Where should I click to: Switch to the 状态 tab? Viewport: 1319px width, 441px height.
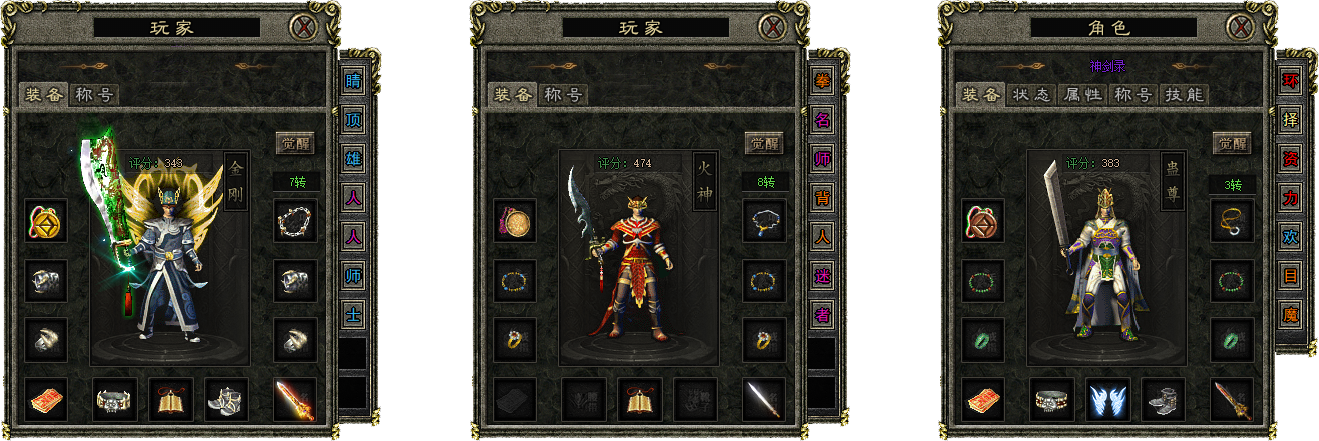(x=1029, y=95)
